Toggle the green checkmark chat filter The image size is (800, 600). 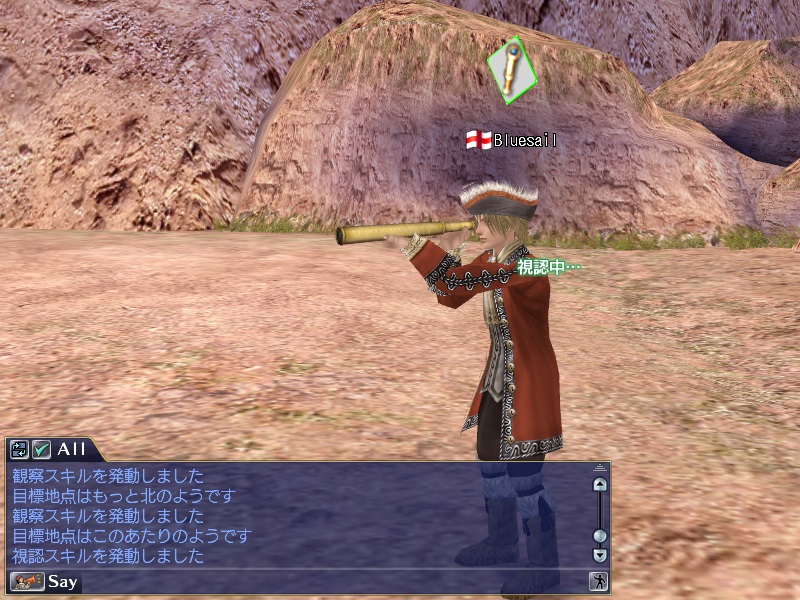[x=41, y=450]
